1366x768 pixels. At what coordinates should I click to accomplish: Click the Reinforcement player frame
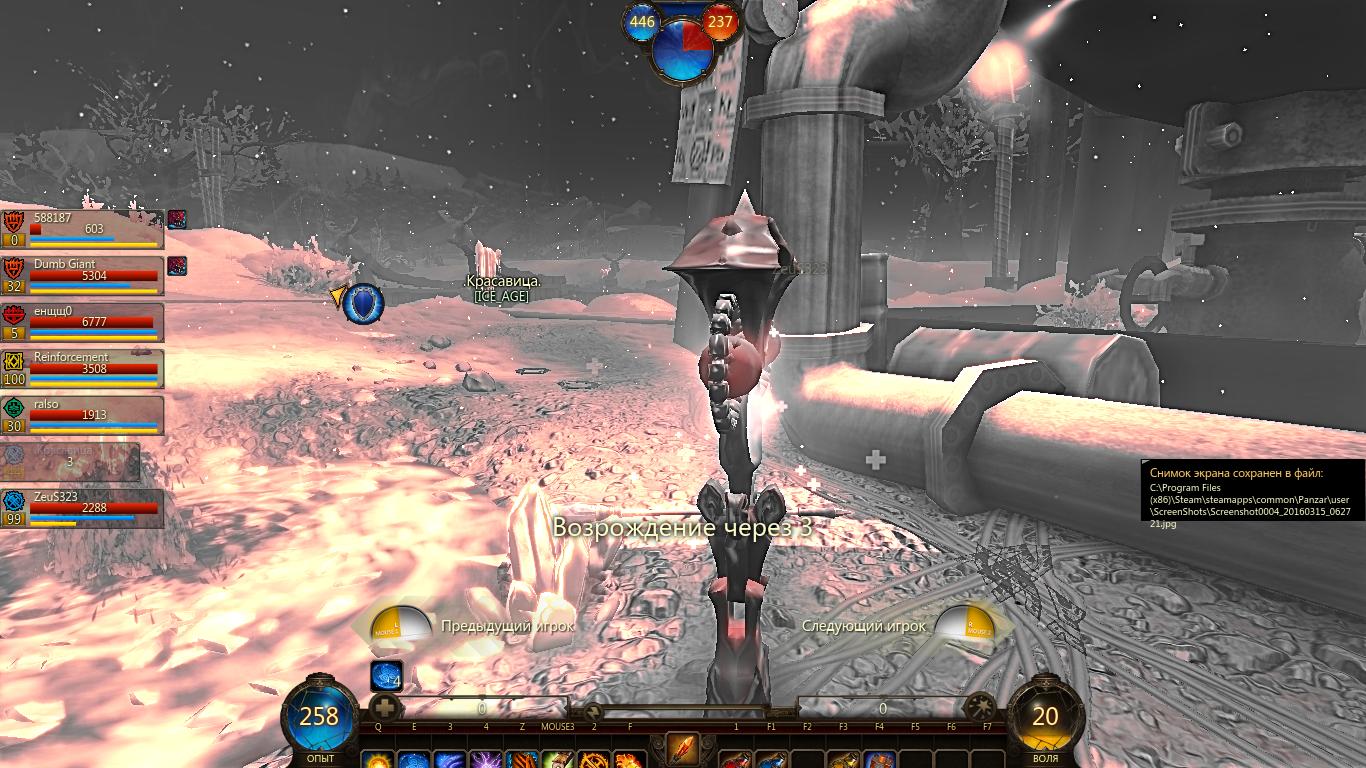point(82,368)
